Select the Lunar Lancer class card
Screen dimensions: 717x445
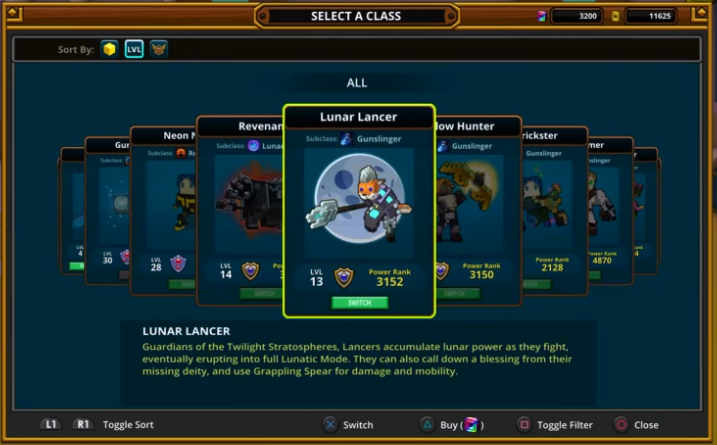(x=359, y=200)
